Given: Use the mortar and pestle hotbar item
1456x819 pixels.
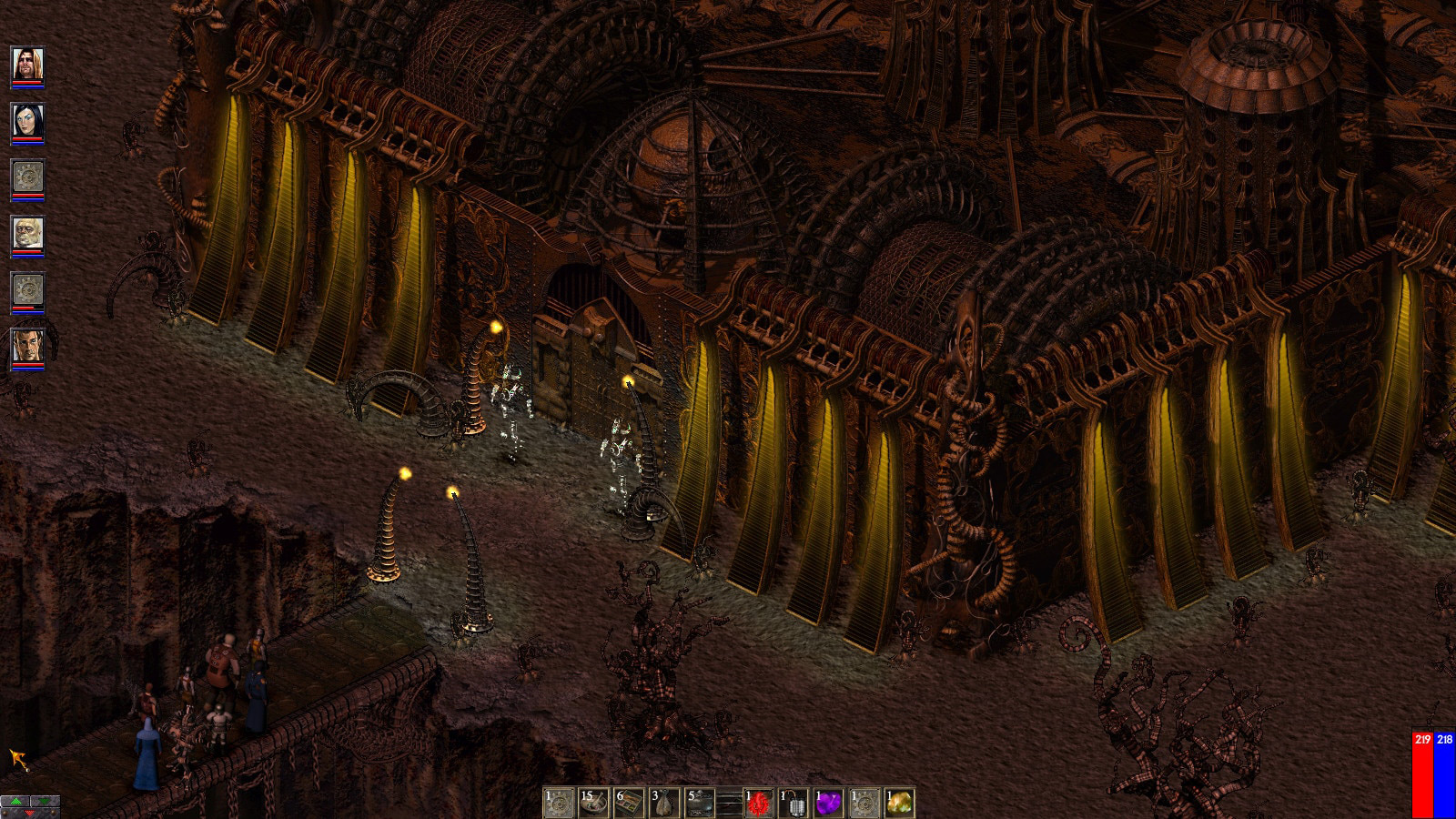Looking at the screenshot, I should point(594,803).
